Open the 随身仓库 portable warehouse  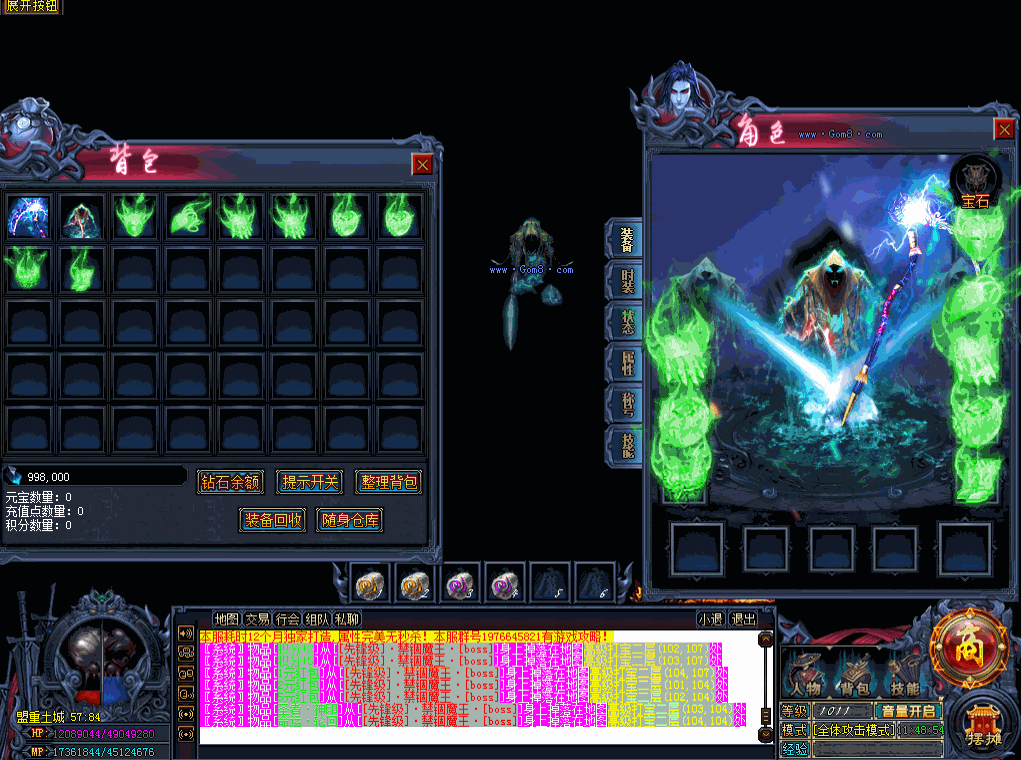350,519
